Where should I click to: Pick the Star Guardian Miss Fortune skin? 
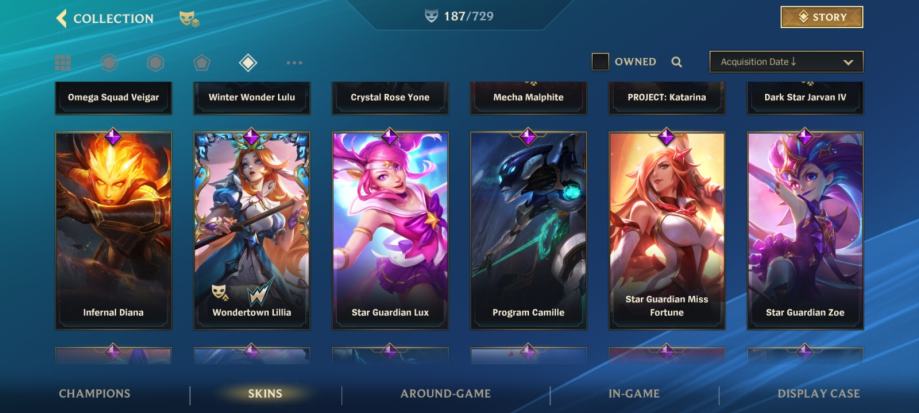coord(666,230)
